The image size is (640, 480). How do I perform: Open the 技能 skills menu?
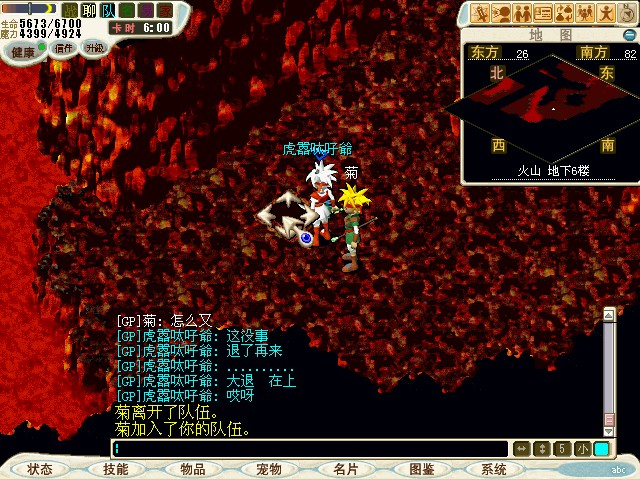[115, 469]
